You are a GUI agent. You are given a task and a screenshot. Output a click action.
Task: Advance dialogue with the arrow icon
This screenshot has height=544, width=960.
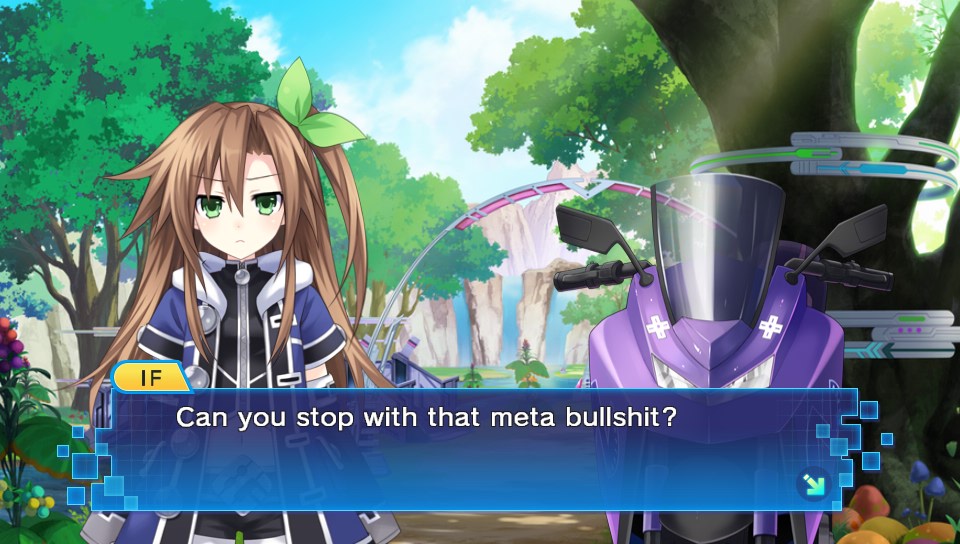(811, 485)
